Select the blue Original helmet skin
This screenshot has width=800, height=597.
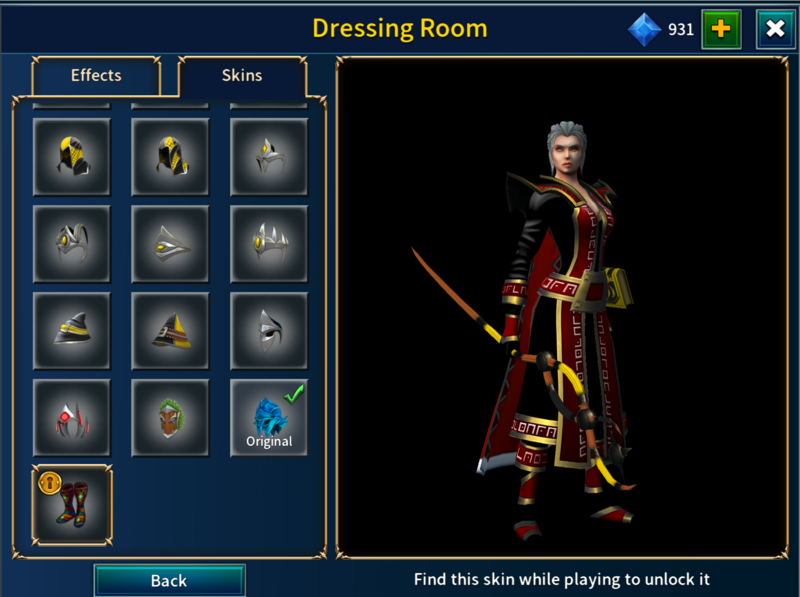(x=269, y=418)
